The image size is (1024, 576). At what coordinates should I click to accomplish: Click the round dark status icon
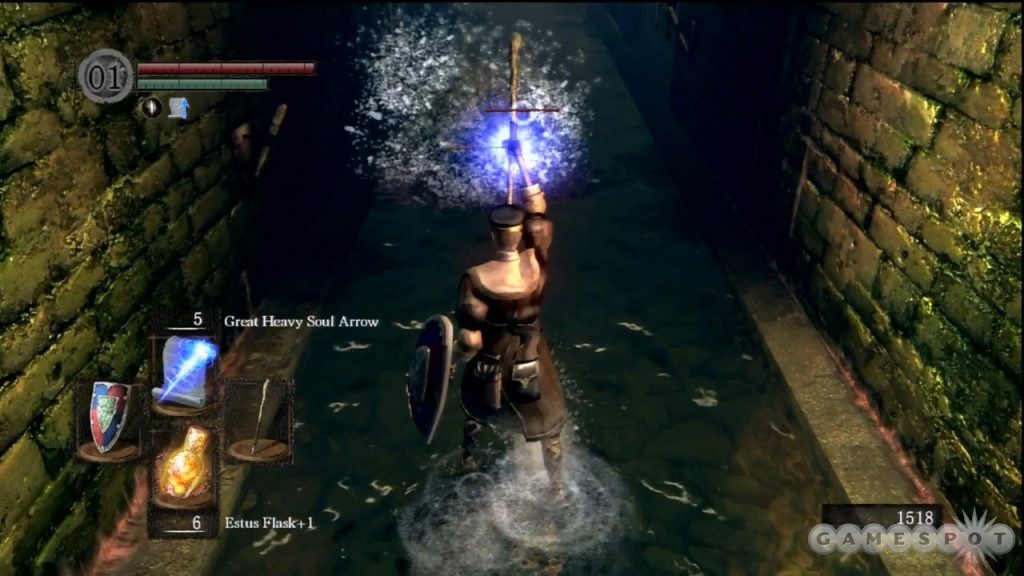click(151, 107)
